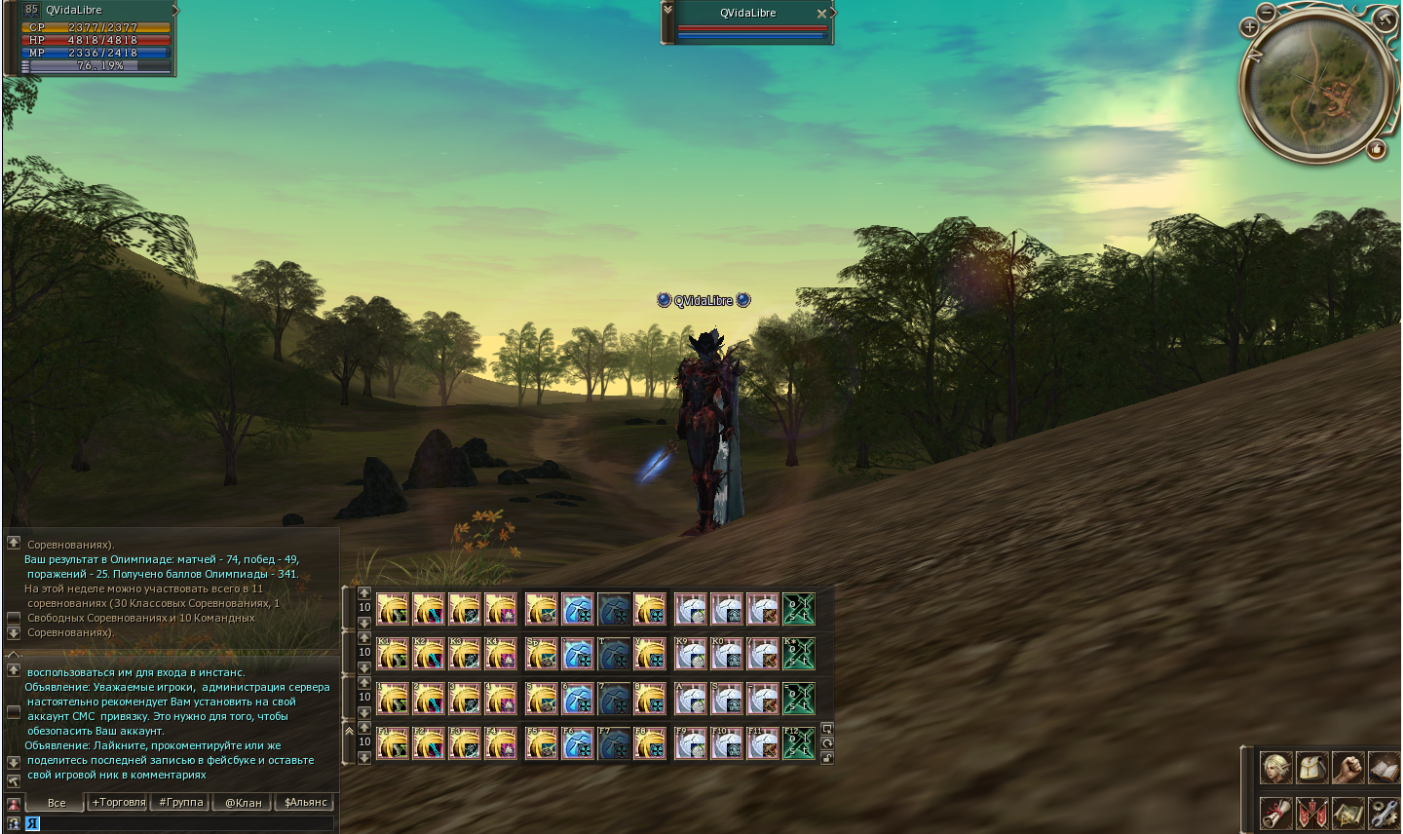Open the Skills spellbook icon

[1382, 767]
